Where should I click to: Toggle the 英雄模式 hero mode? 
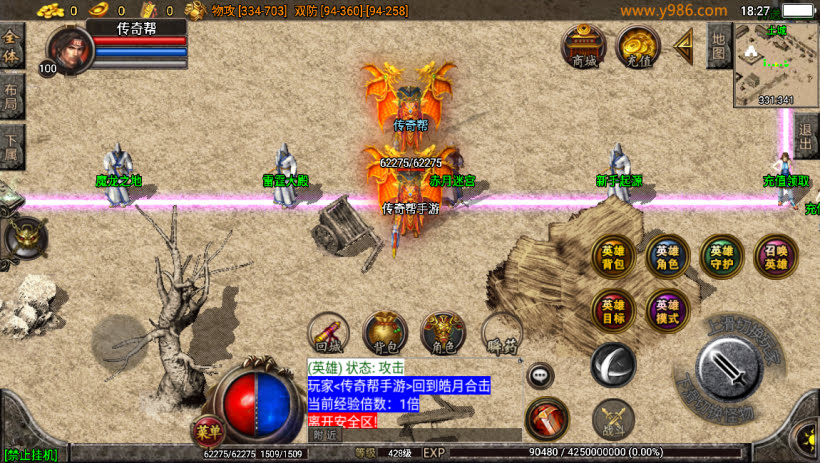click(666, 310)
